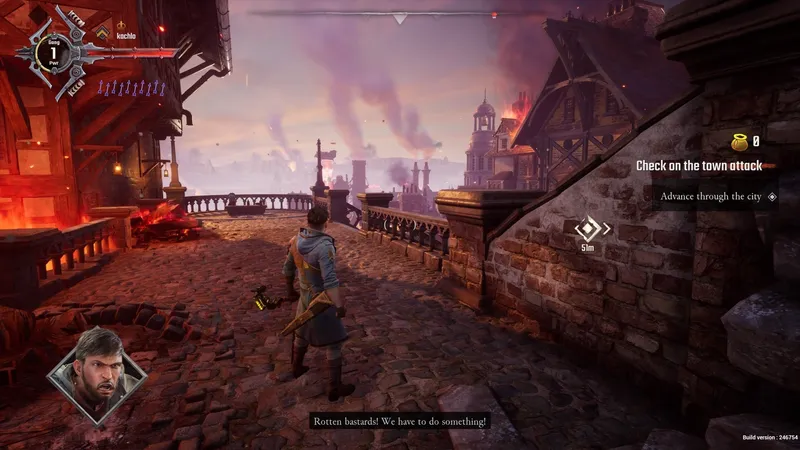Click the compass bar's center marker
The image size is (800, 450).
400,18
